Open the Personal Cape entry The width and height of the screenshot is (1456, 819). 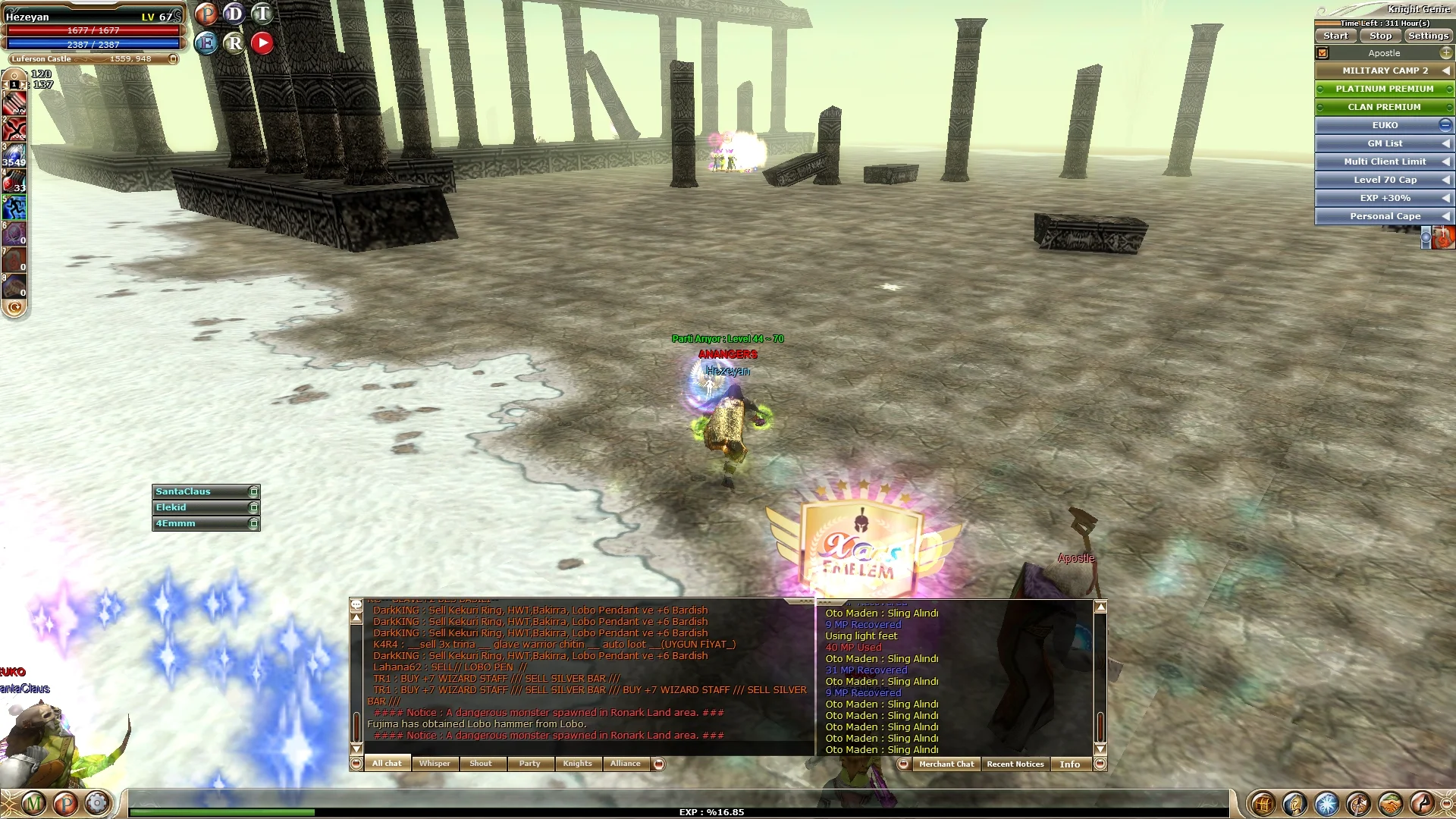pyautogui.click(x=1384, y=216)
